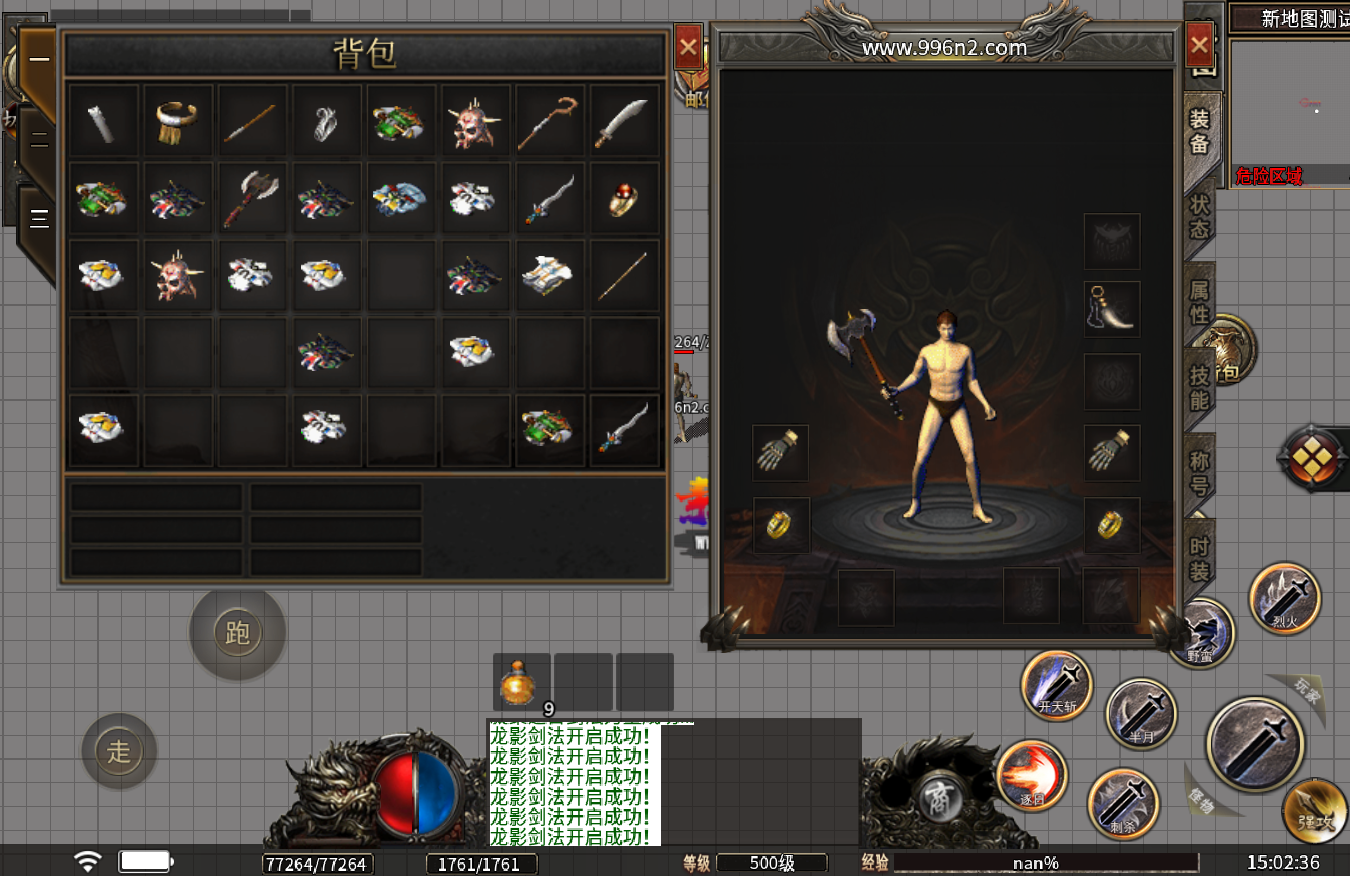Toggle the 跑 run button
1350x876 pixels.
[x=237, y=633]
